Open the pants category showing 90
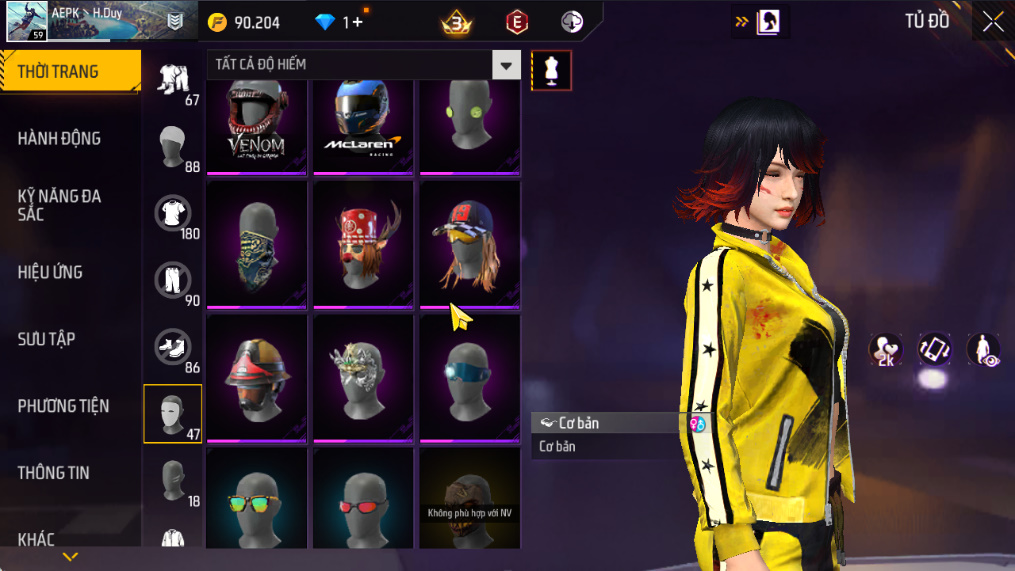 click(173, 281)
